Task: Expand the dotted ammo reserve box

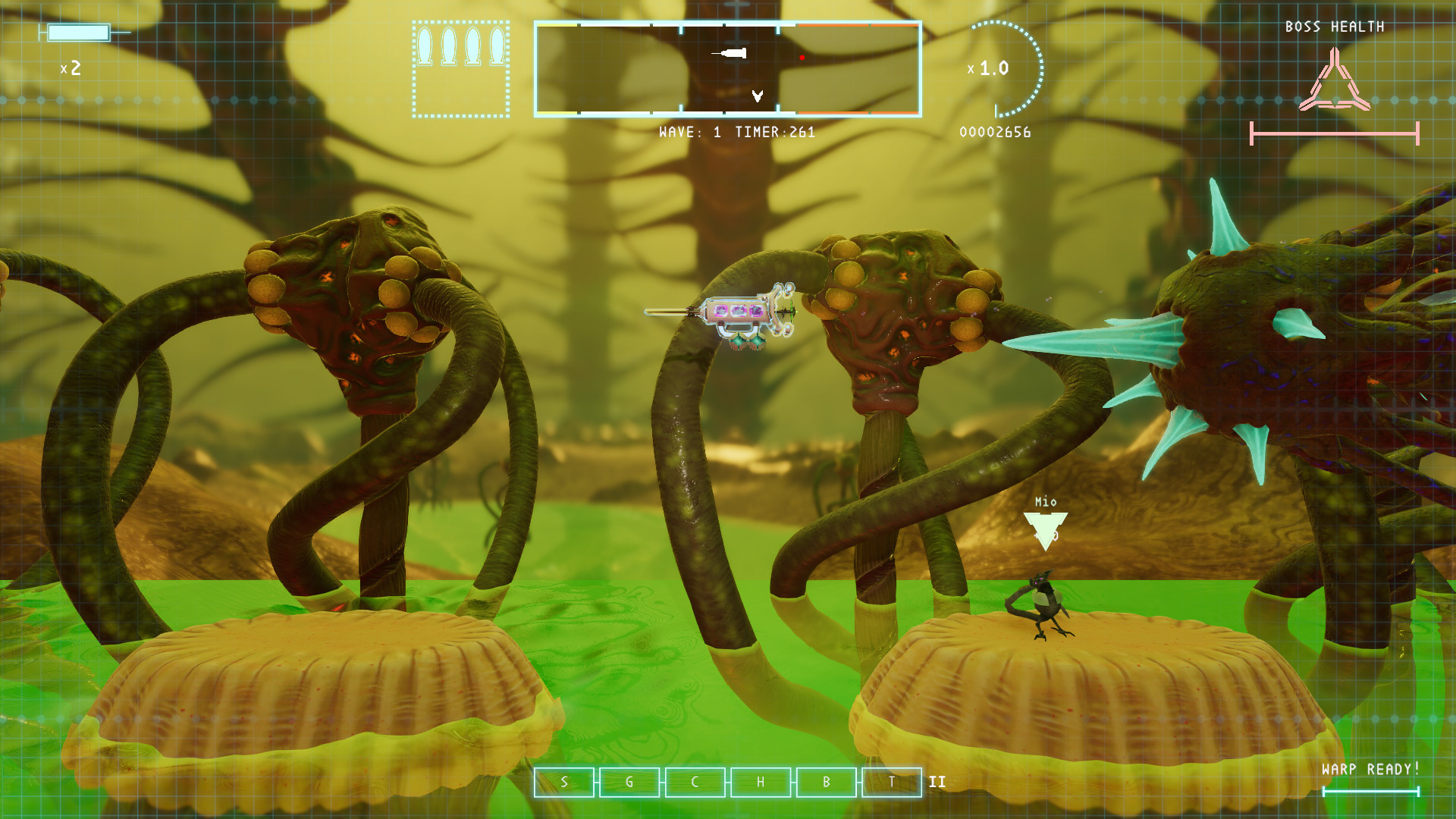Action: 460,68
